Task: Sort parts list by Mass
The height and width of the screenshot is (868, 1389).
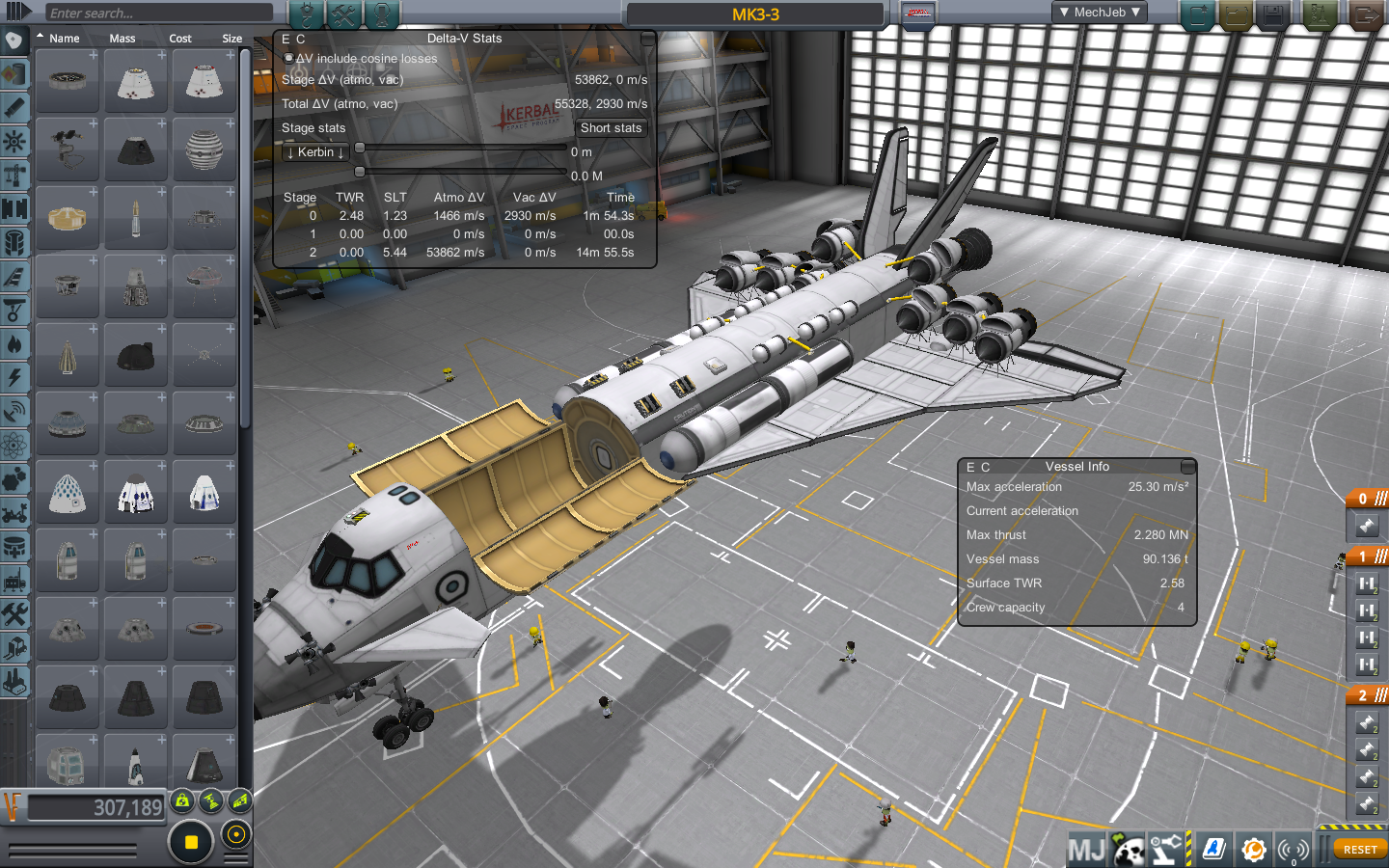Action: (123, 39)
